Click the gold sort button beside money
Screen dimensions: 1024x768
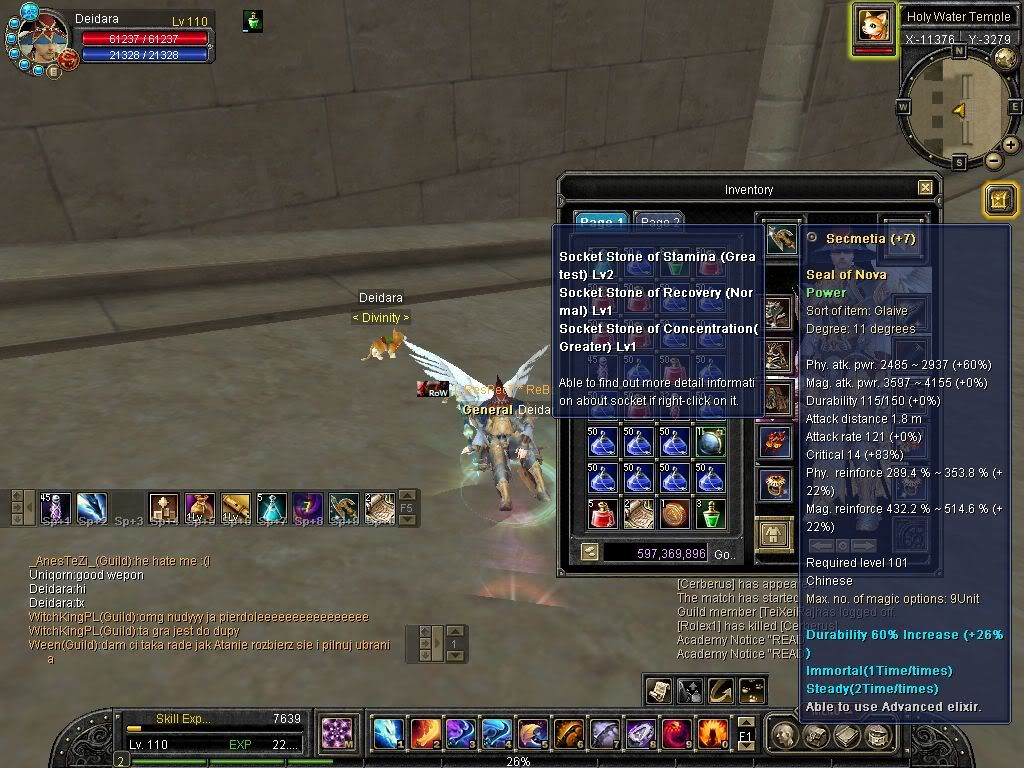[x=589, y=552]
